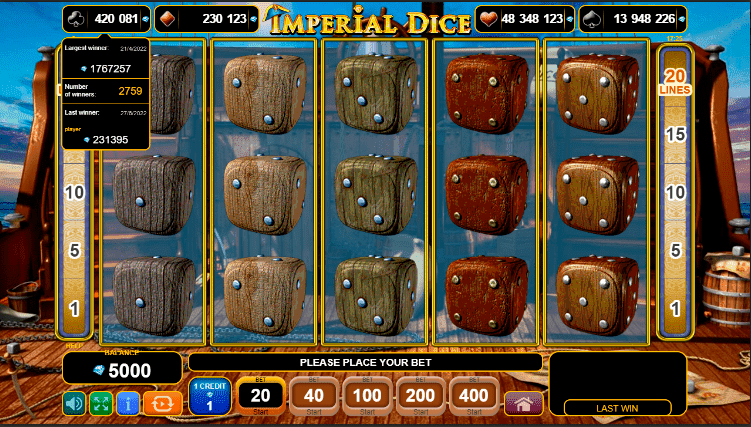
Task: Set 15 lines on the right selector
Action: pyautogui.click(x=675, y=133)
